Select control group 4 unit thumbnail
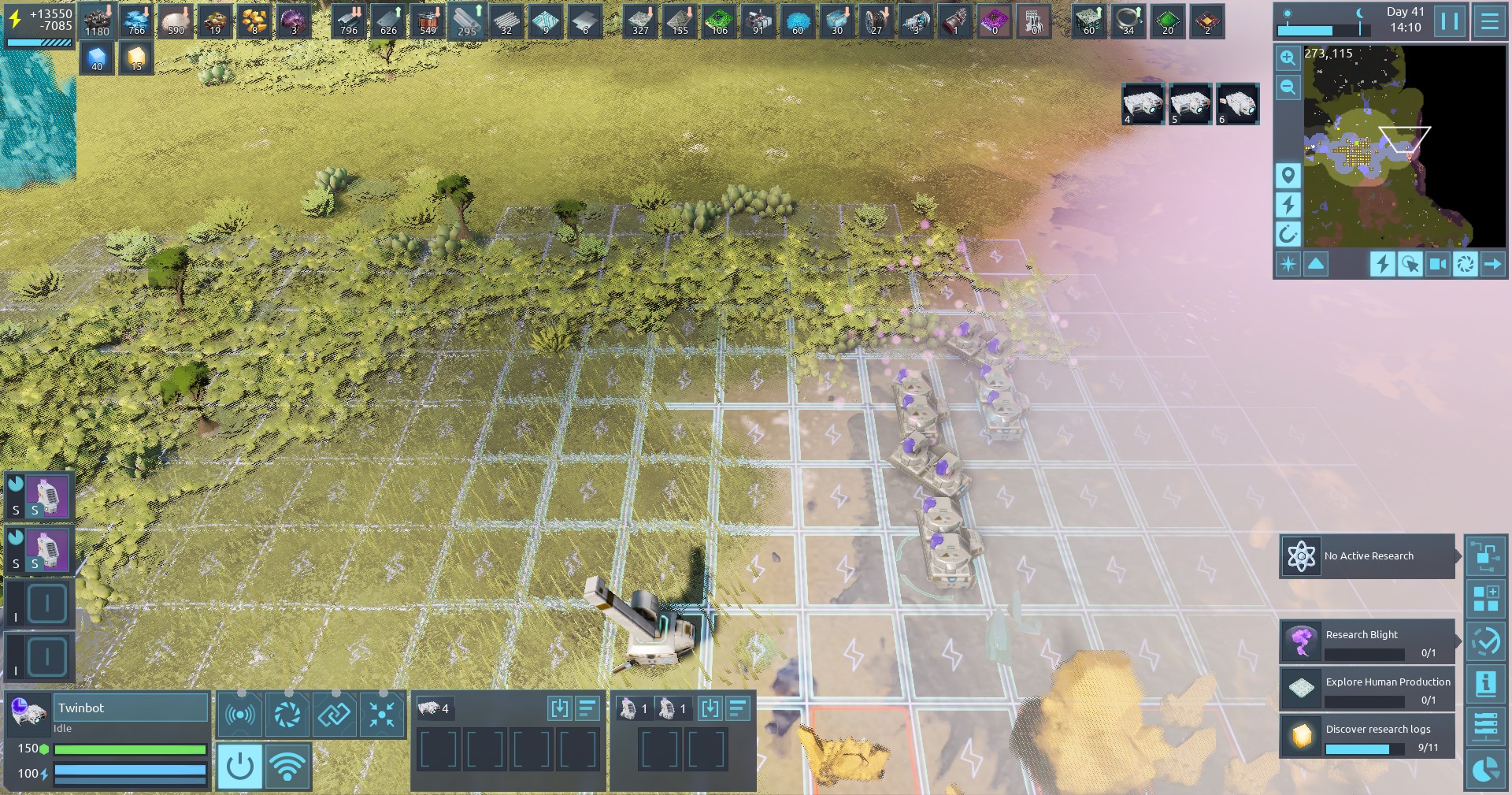This screenshot has width=1512, height=795. 1143,103
